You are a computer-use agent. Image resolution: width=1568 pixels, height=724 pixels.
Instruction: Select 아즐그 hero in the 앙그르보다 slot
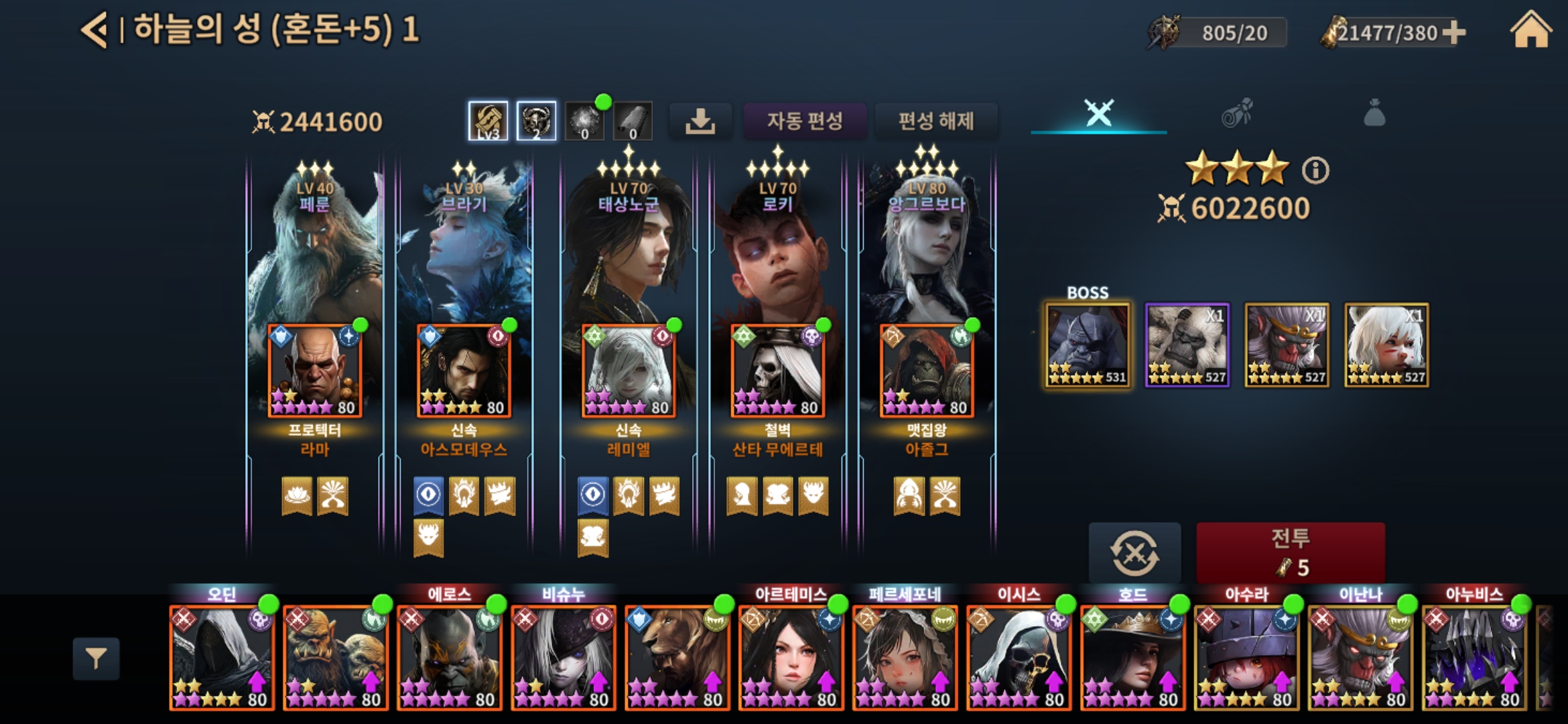click(927, 371)
